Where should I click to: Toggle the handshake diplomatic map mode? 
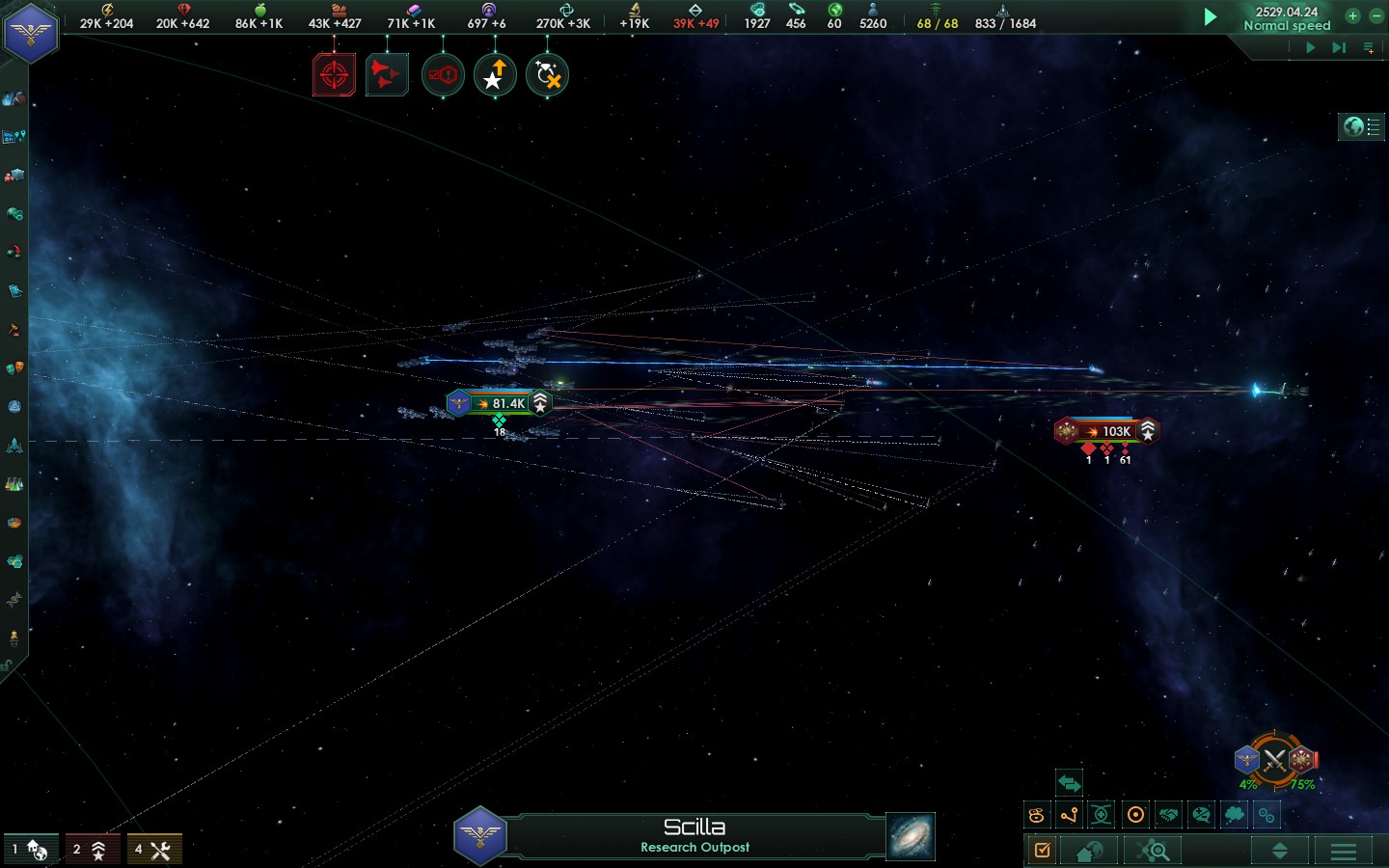click(x=1168, y=815)
